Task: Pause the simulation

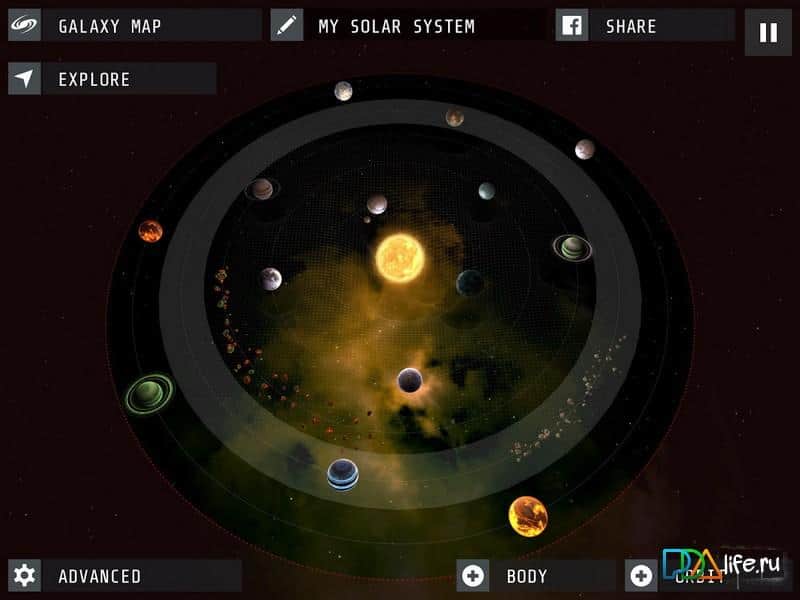Action: (768, 32)
